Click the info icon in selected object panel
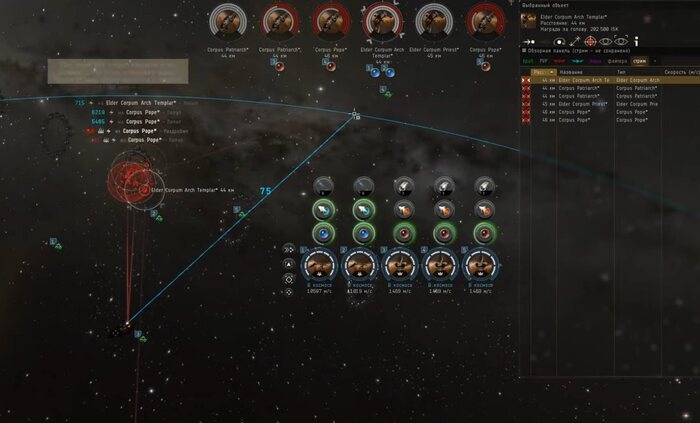Viewport: 700px width, 423px height. (636, 41)
